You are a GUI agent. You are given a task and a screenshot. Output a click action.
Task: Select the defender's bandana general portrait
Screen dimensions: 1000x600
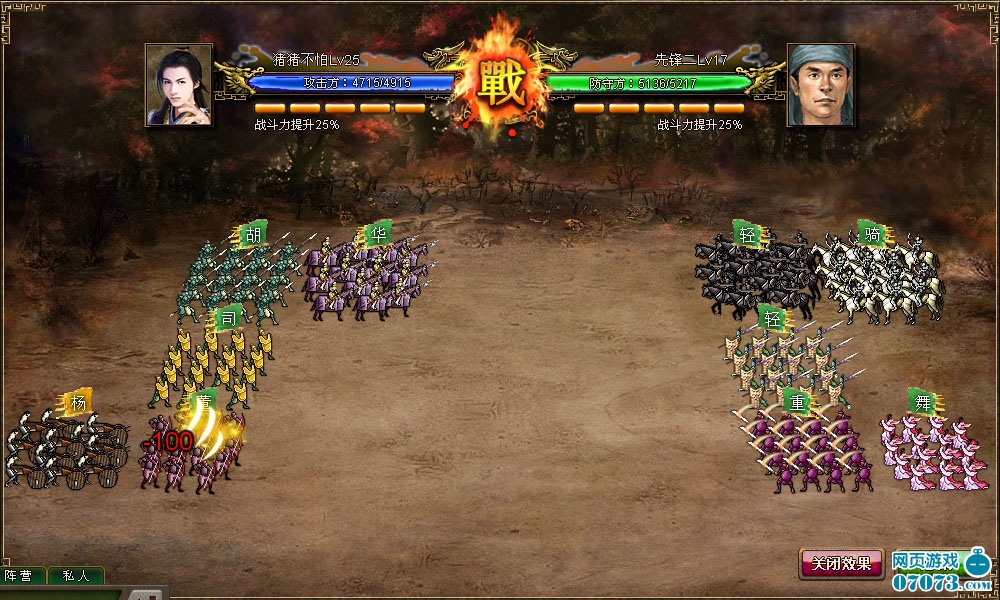coord(820,85)
